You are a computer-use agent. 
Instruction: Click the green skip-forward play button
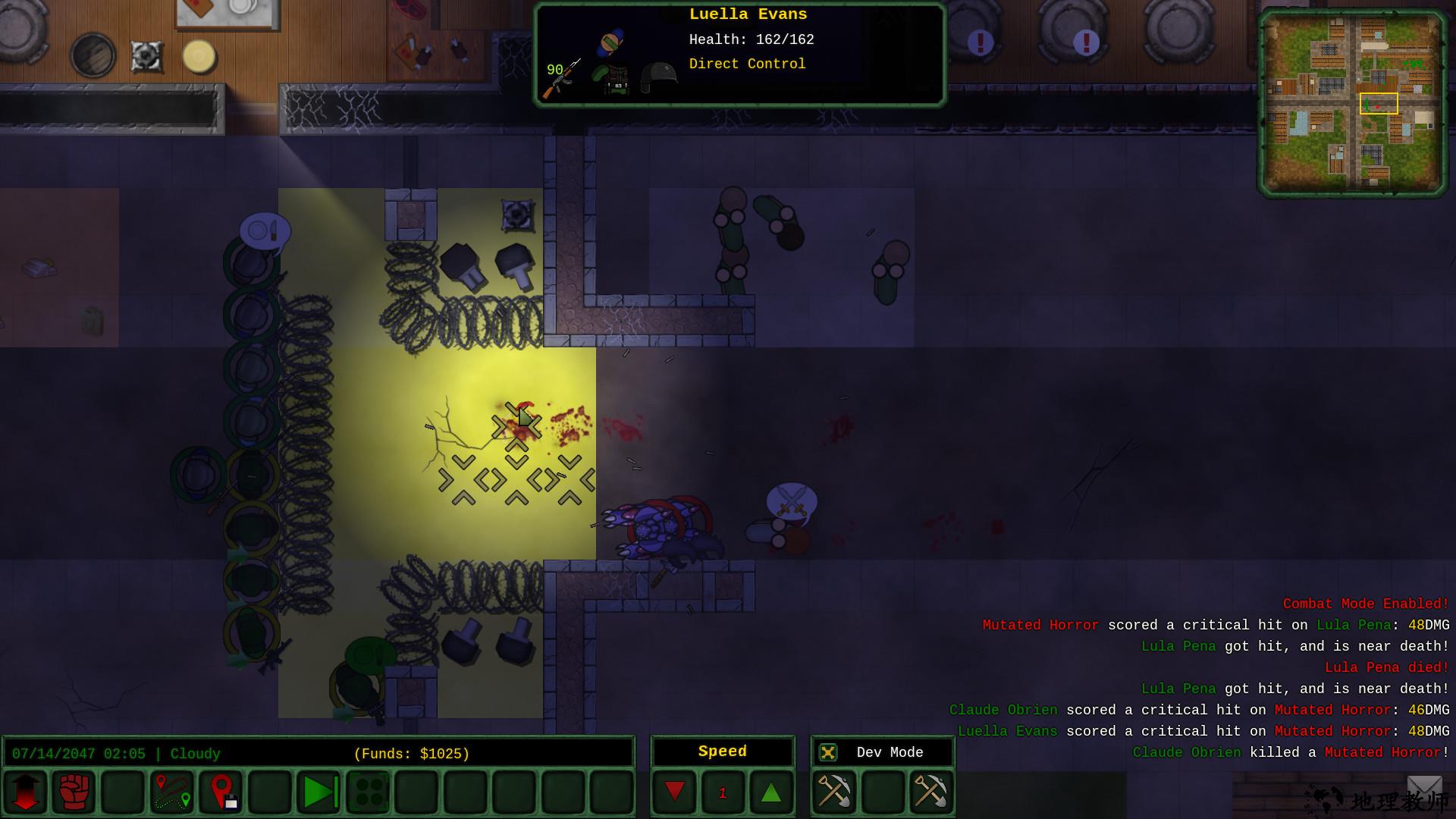pyautogui.click(x=319, y=792)
